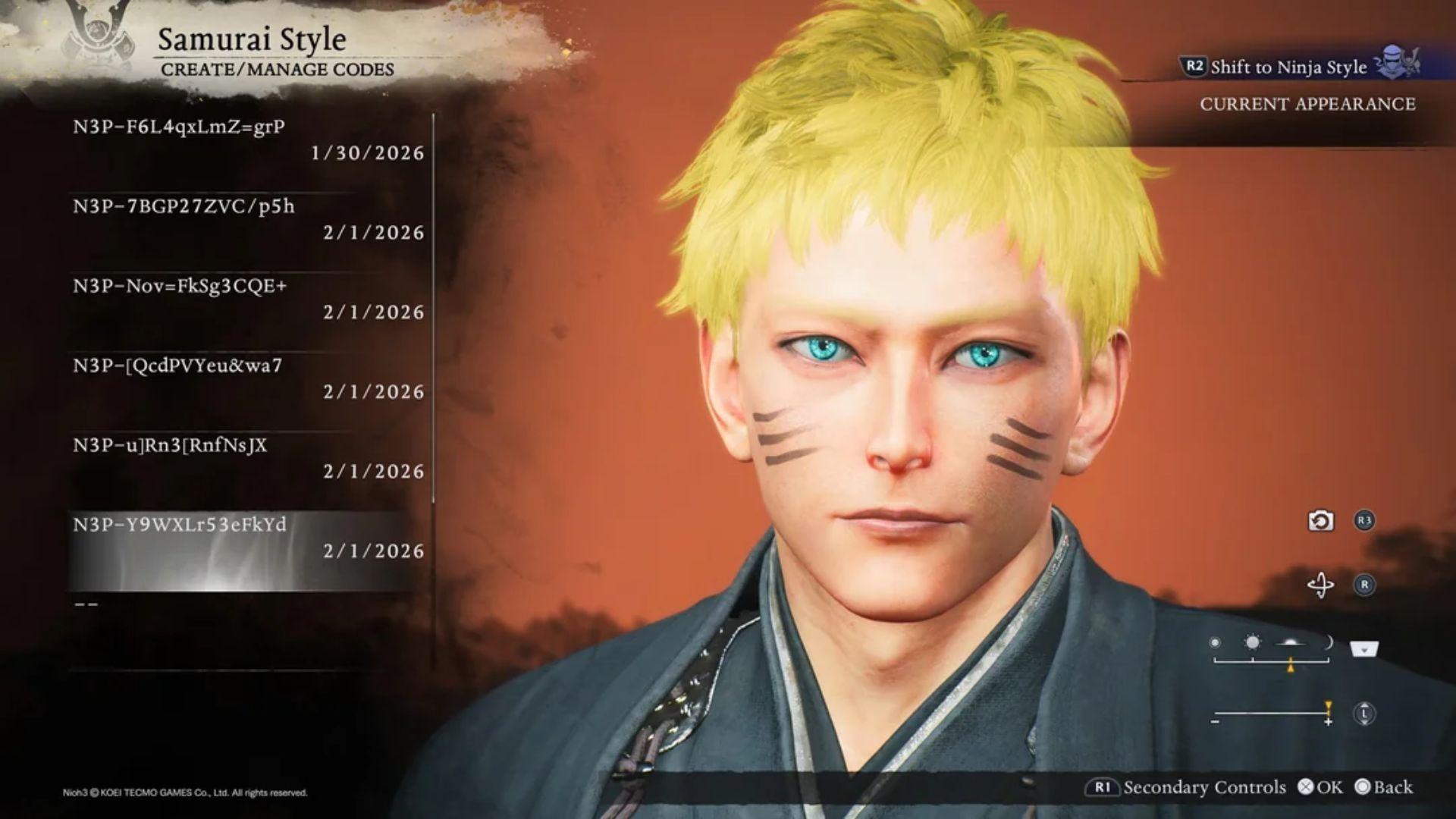Click the dot lighting preset icon

[1216, 641]
